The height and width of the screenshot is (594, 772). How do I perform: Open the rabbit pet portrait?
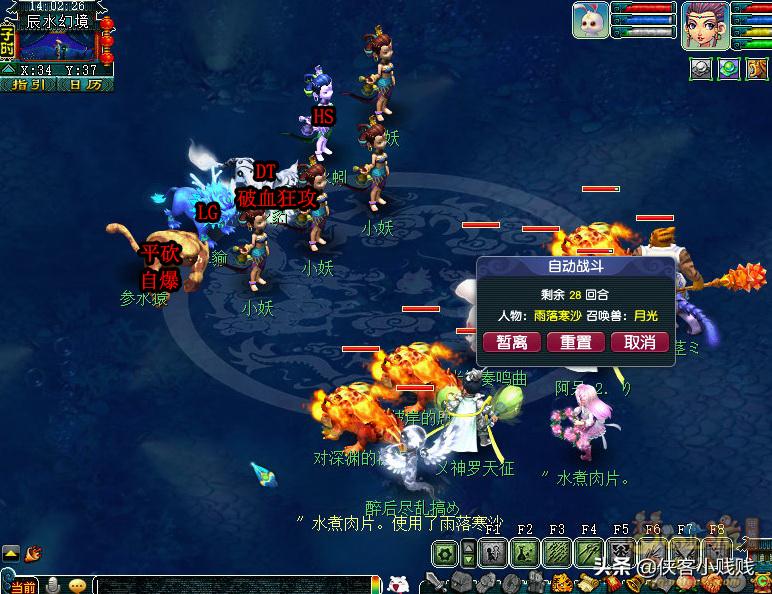coord(590,21)
